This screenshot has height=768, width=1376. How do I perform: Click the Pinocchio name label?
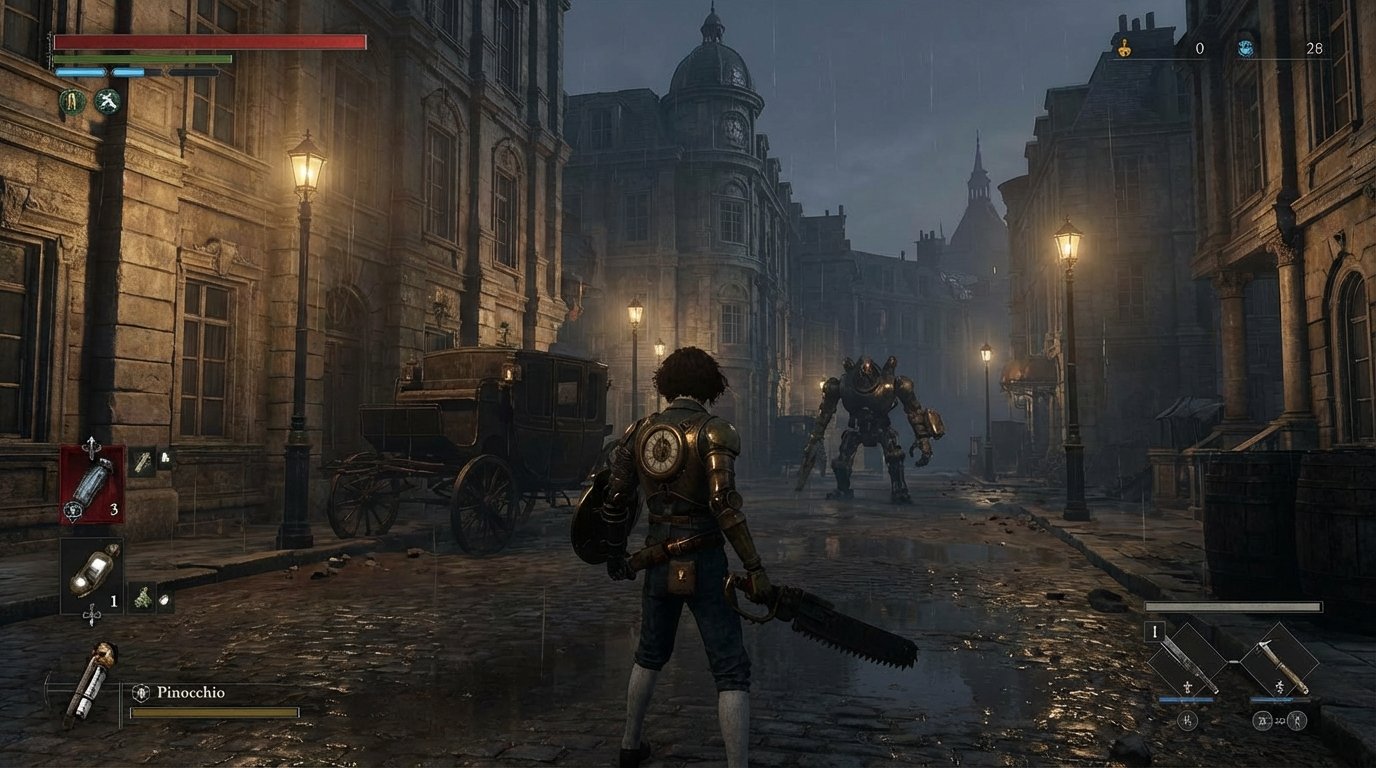click(x=190, y=690)
